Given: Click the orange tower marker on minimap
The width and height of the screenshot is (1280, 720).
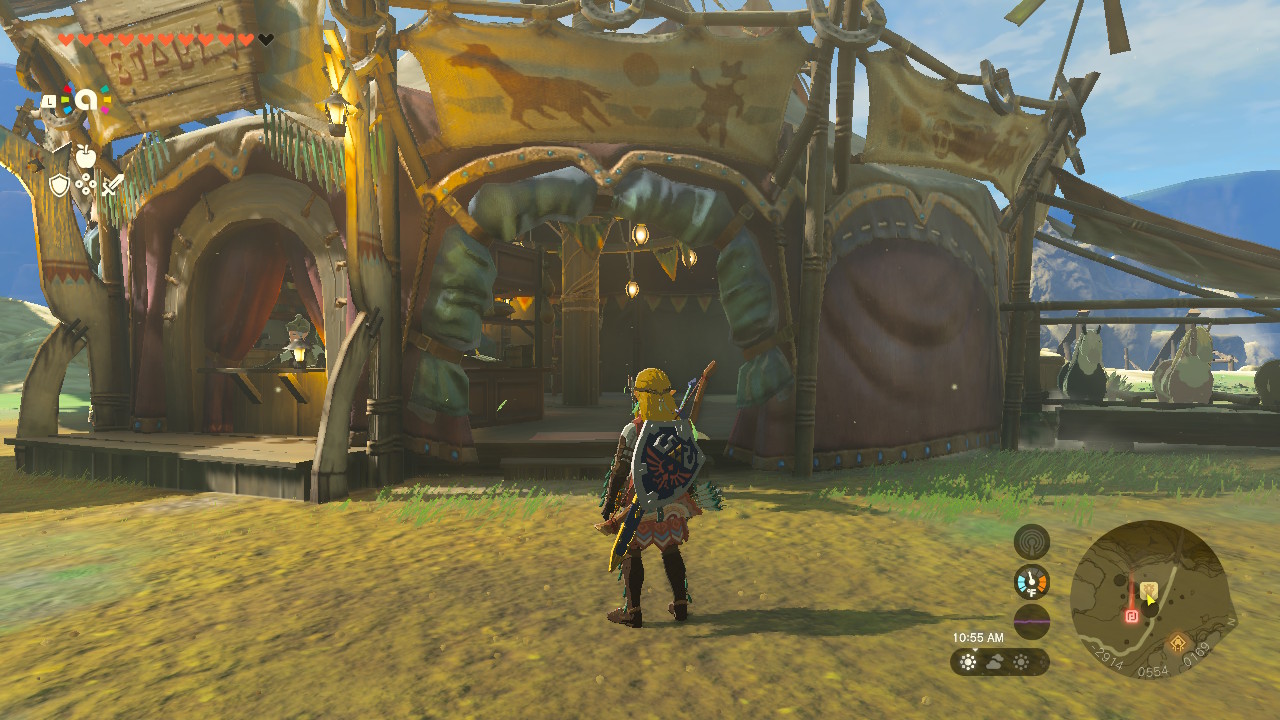Looking at the screenshot, I should click(1180, 642).
